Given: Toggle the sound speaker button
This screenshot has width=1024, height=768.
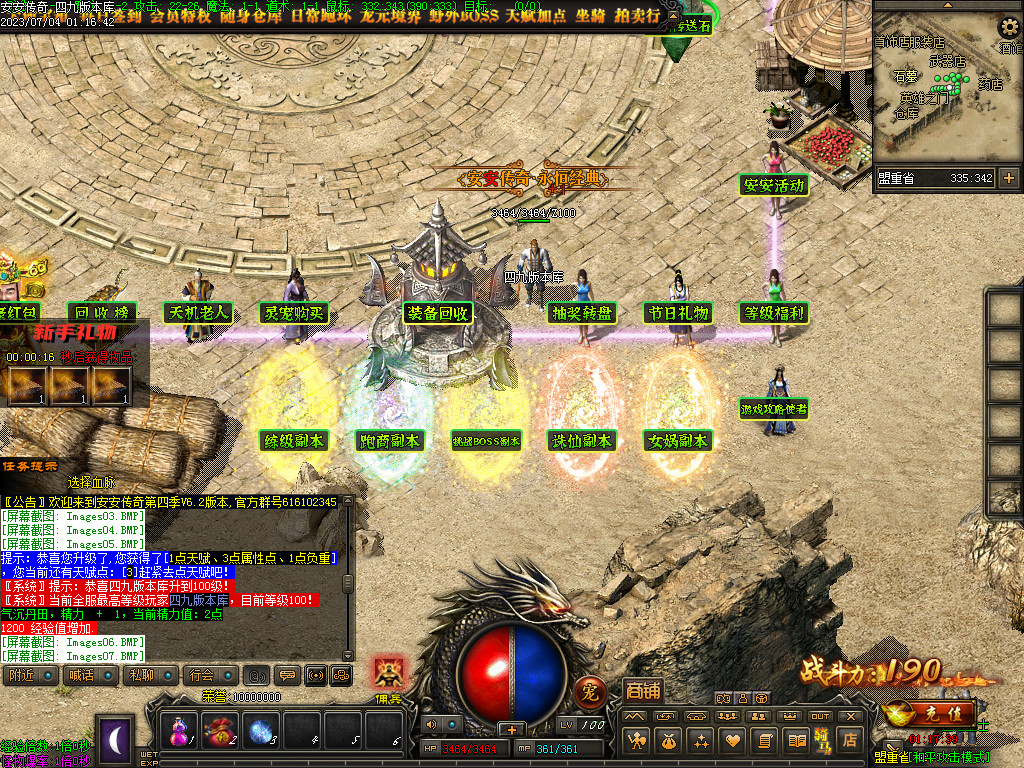Looking at the screenshot, I should [431, 724].
